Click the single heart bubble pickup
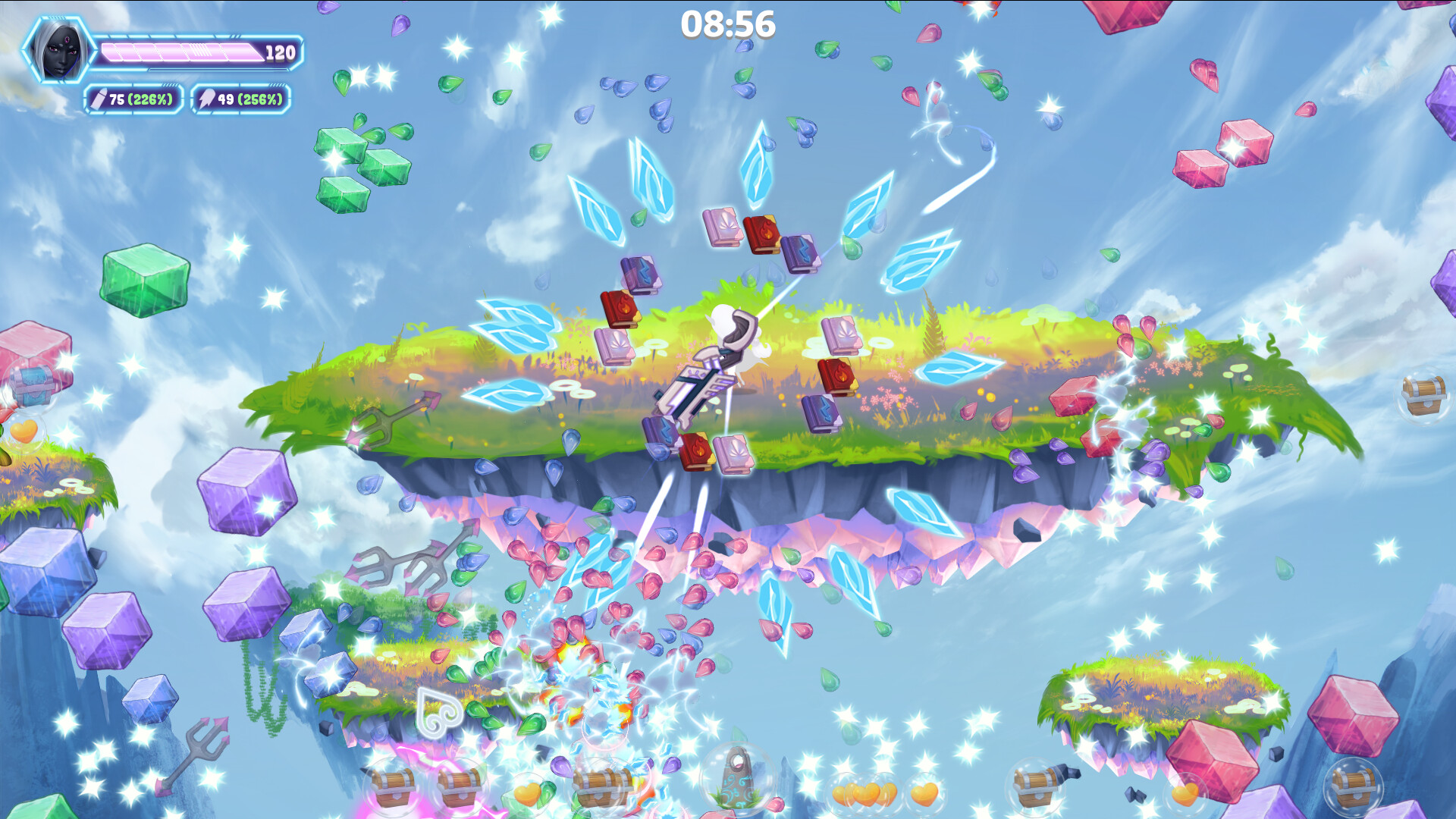 (x=924, y=792)
